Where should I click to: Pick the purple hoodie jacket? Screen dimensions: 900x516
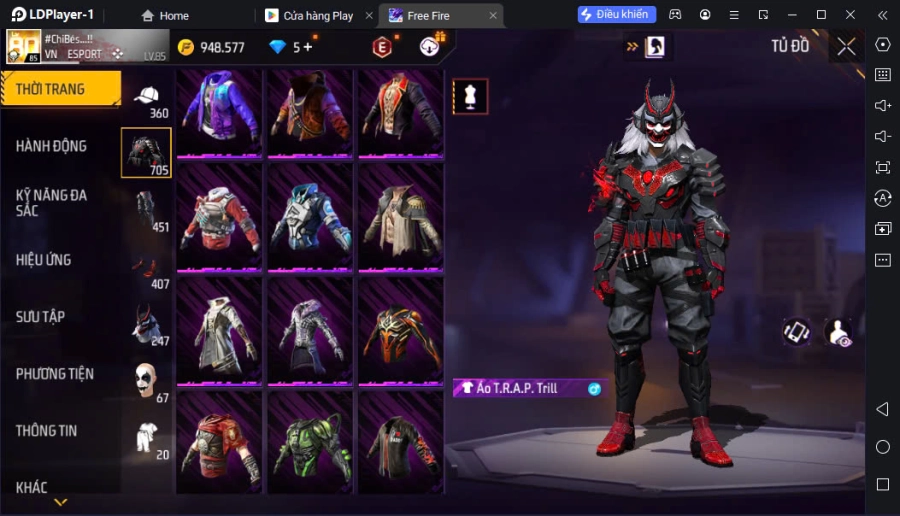click(220, 107)
